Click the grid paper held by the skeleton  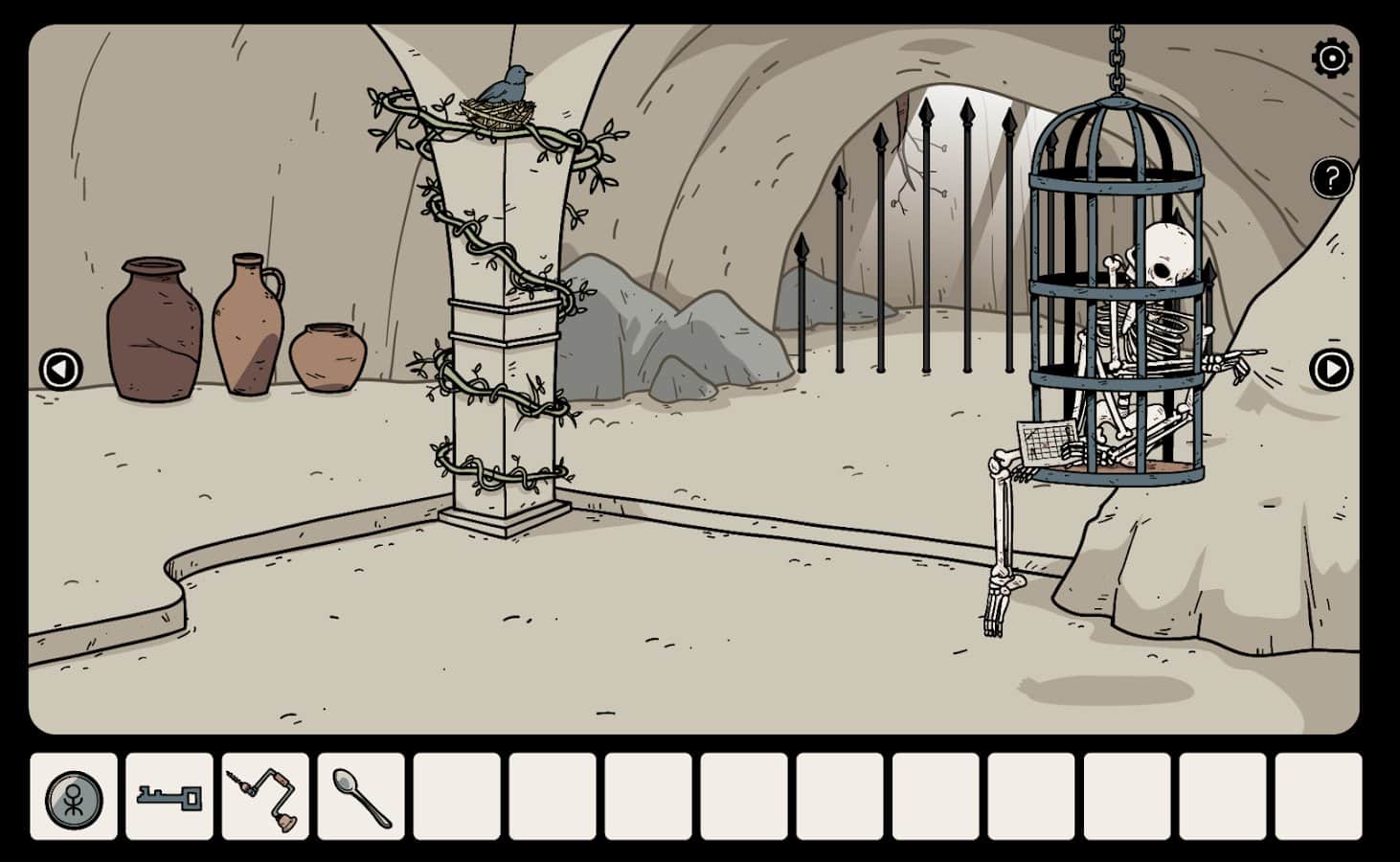click(1047, 442)
